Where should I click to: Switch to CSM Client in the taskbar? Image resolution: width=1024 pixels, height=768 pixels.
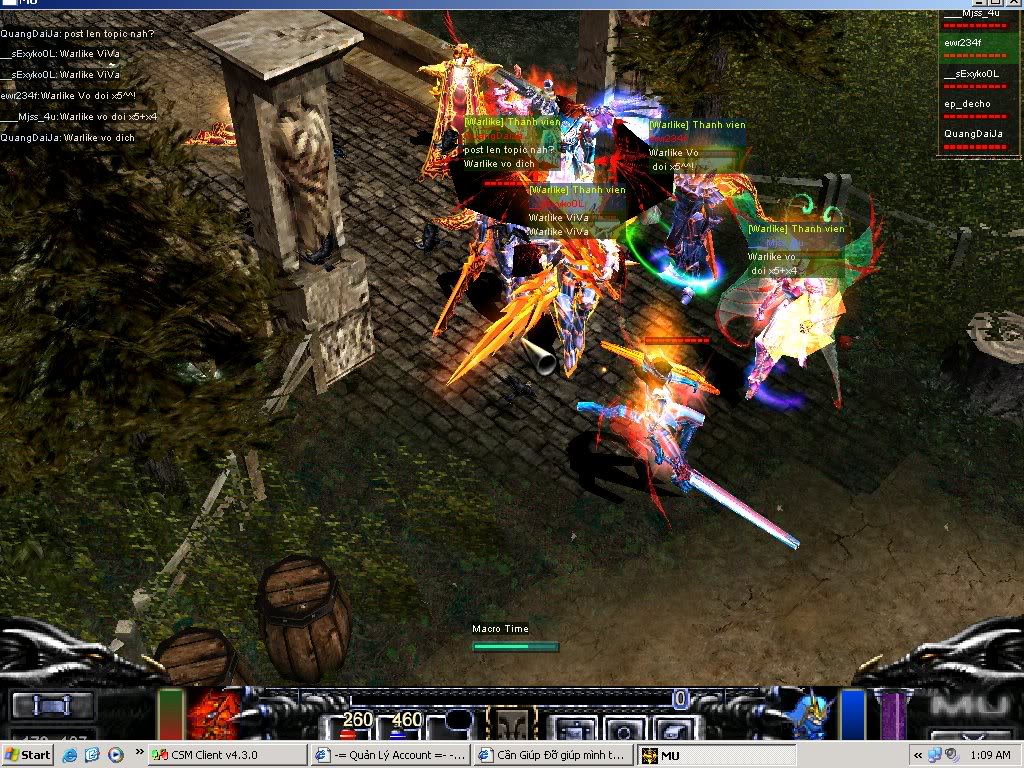(226, 755)
